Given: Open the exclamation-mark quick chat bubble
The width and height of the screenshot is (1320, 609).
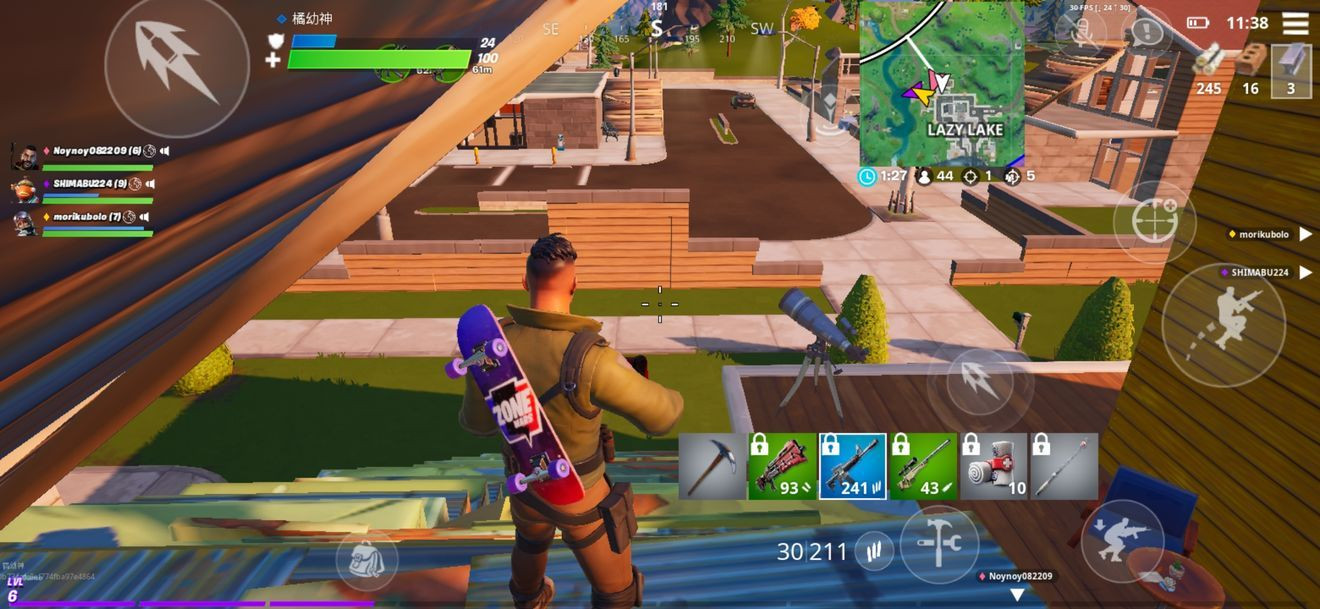Looking at the screenshot, I should click(x=1147, y=32).
